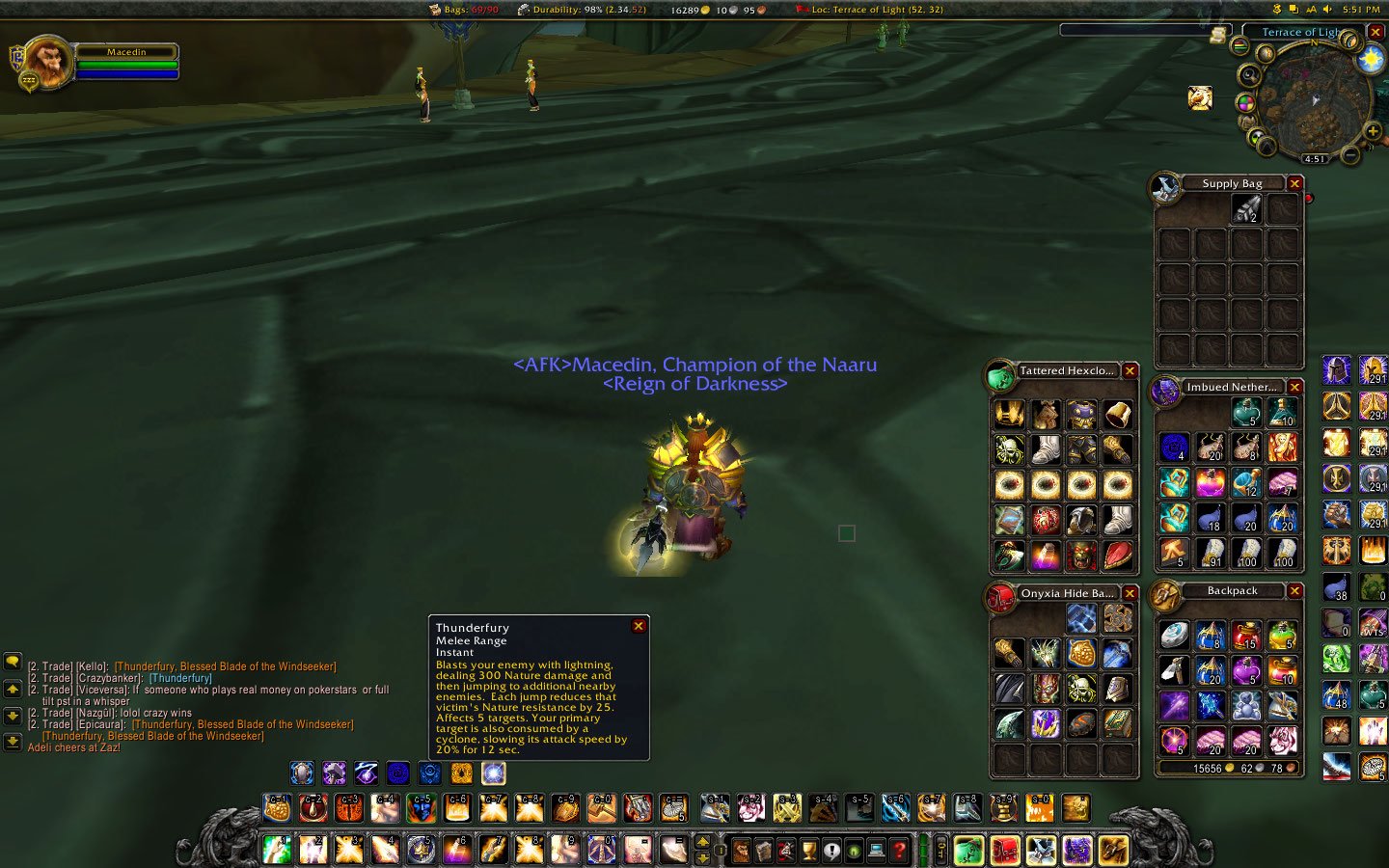The image size is (1389, 868).
Task: Click the action bar page-up arrow
Action: pos(702,842)
